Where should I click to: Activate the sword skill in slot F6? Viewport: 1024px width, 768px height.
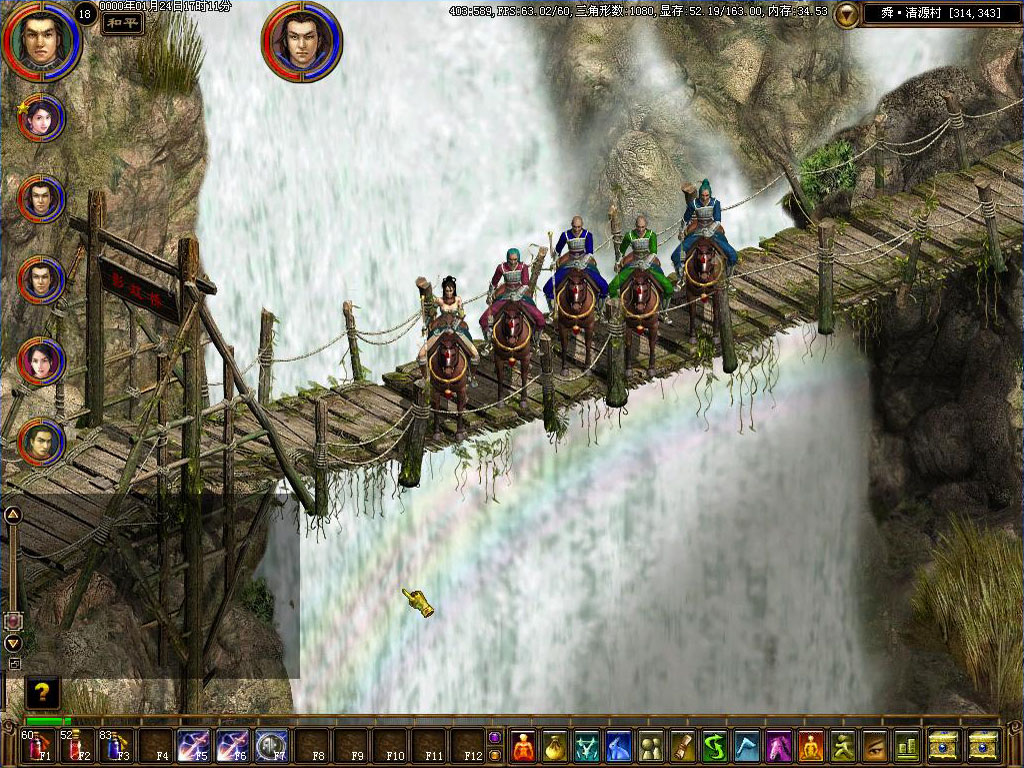(x=232, y=746)
